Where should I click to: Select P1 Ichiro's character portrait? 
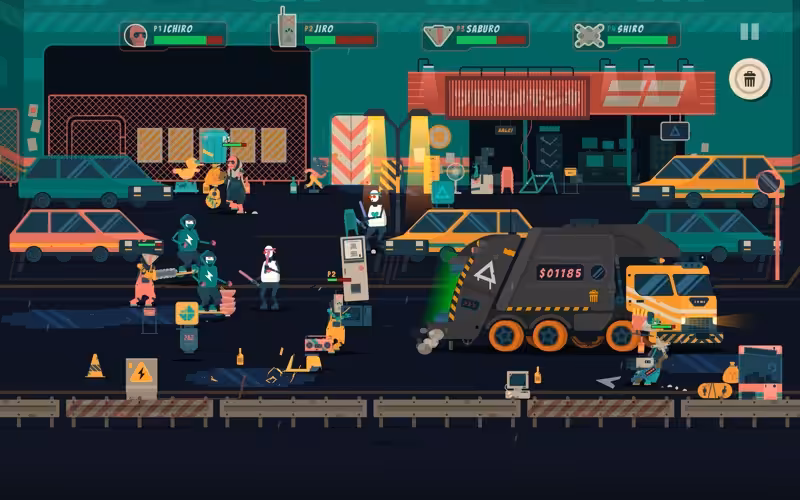(134, 36)
